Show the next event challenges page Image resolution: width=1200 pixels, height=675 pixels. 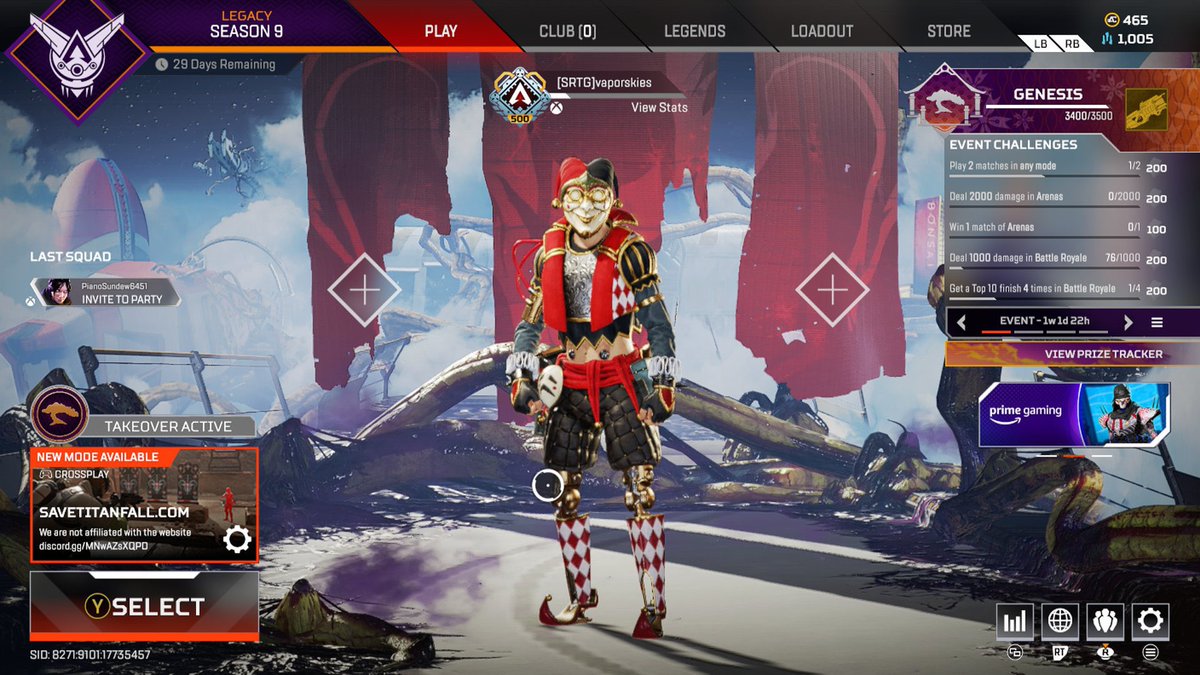(1128, 322)
